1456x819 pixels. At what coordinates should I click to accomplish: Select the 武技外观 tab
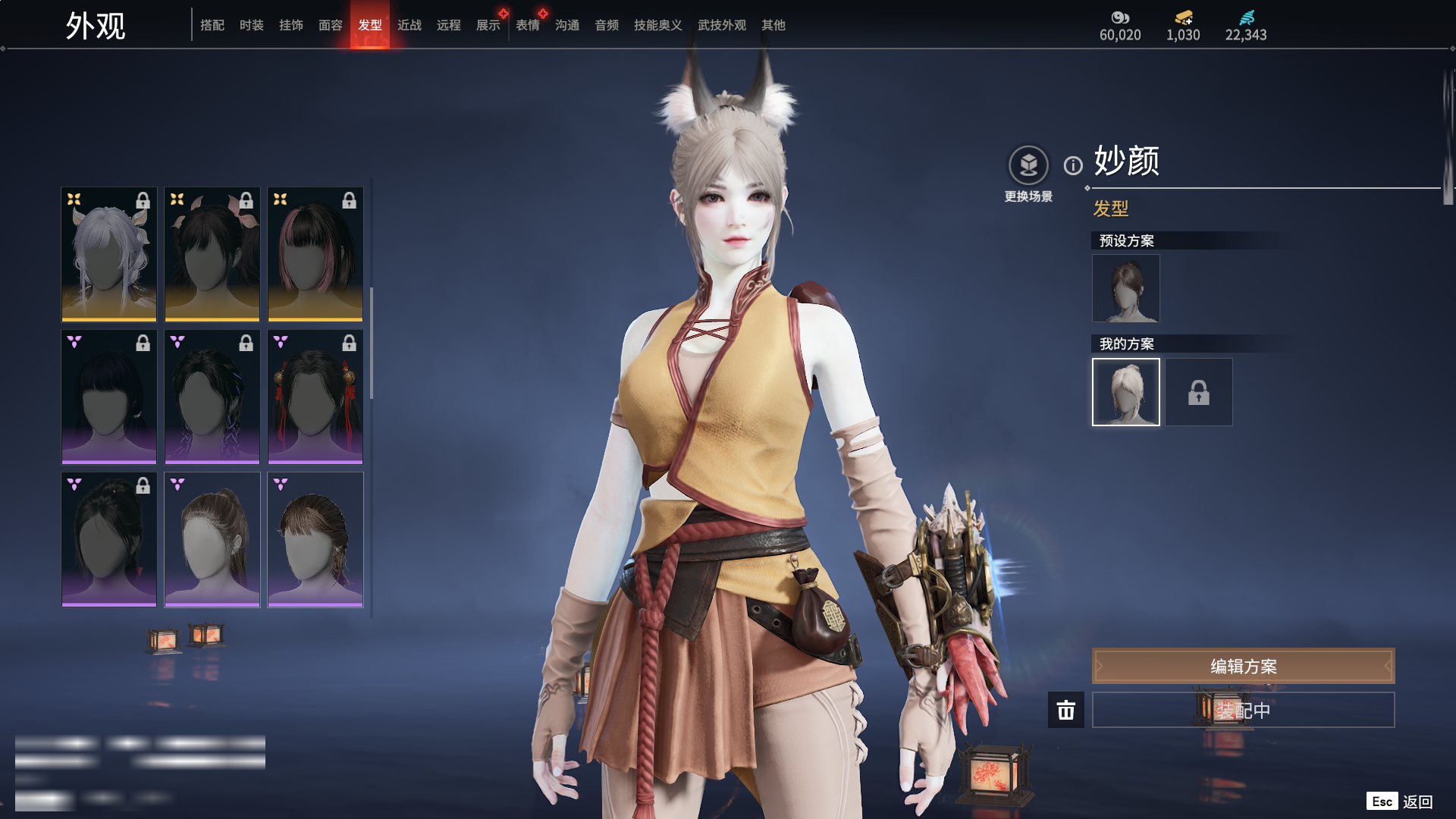722,25
